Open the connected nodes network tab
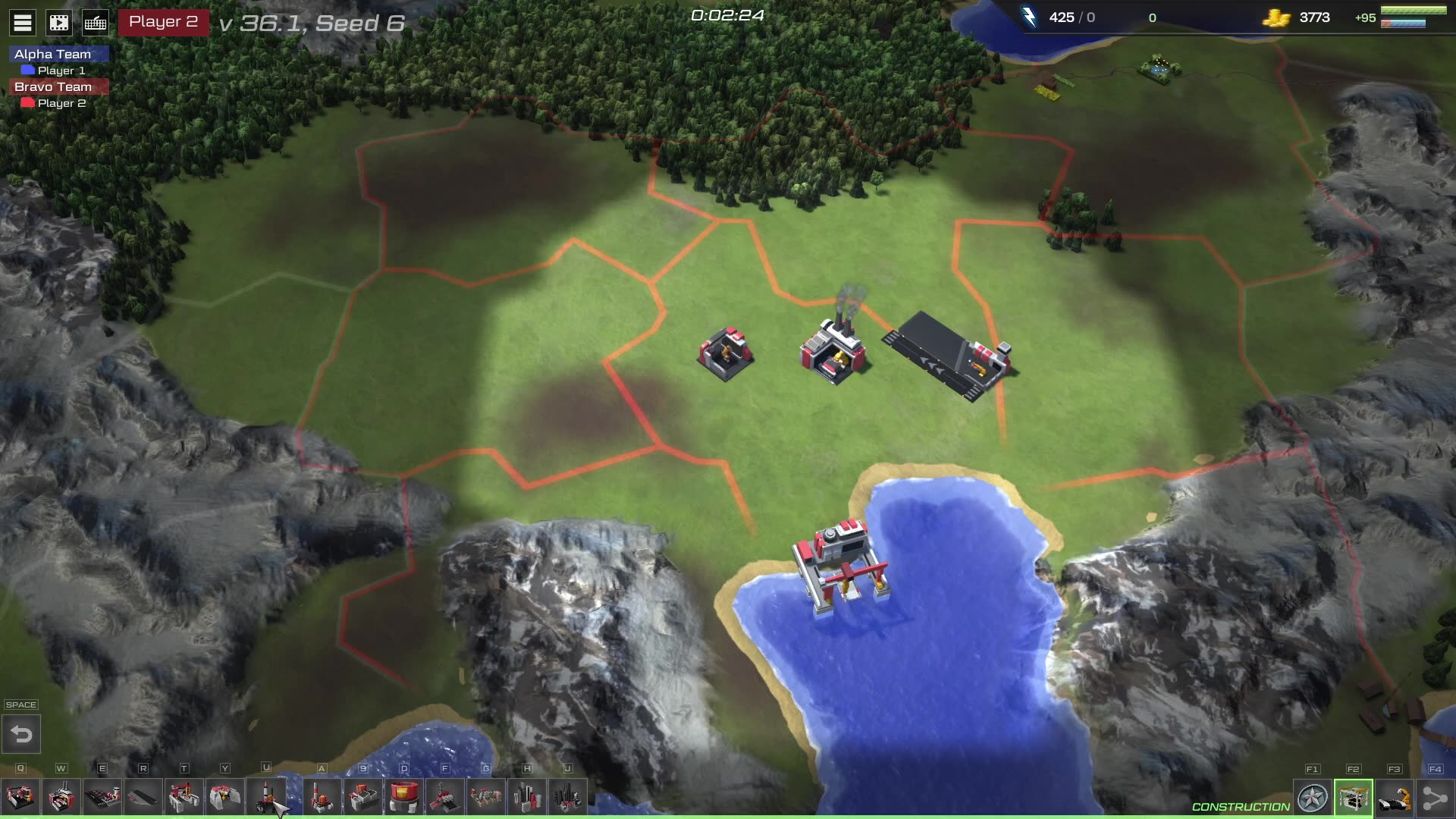Screen dimensions: 1456x819 coord(1436,799)
